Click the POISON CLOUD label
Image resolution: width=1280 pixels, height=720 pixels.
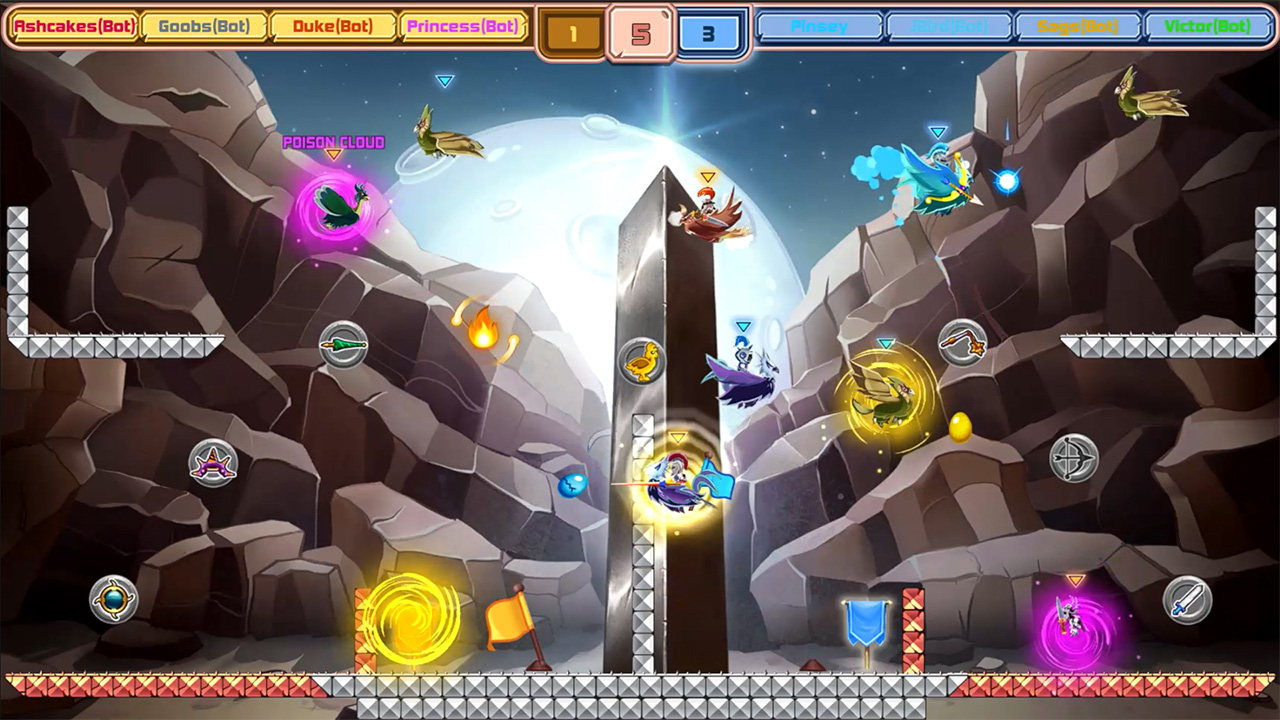[x=335, y=142]
